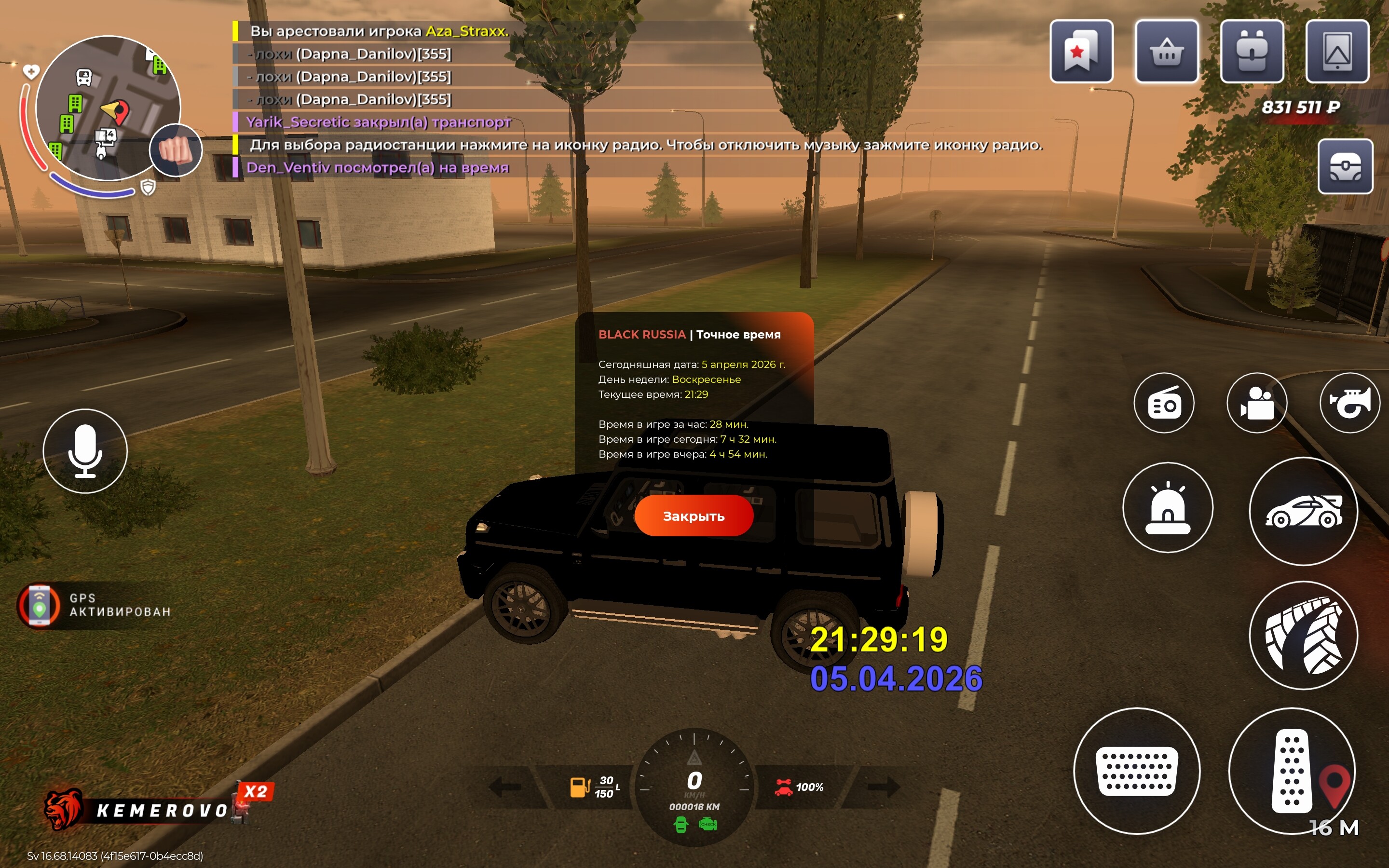Switch the camera view
Screen dimensions: 1389x868
click(x=1256, y=403)
